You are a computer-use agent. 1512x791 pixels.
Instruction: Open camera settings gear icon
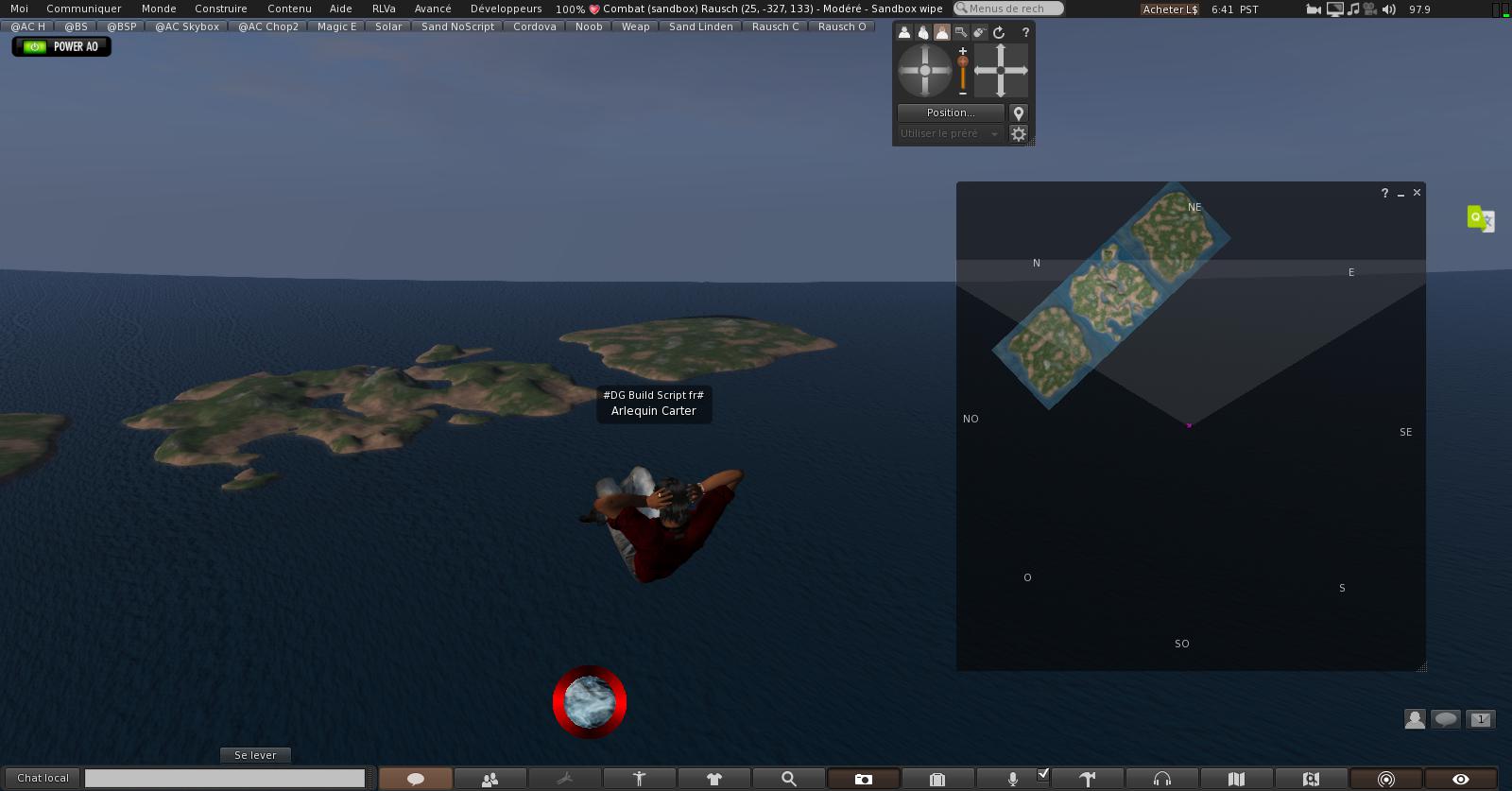click(1019, 134)
